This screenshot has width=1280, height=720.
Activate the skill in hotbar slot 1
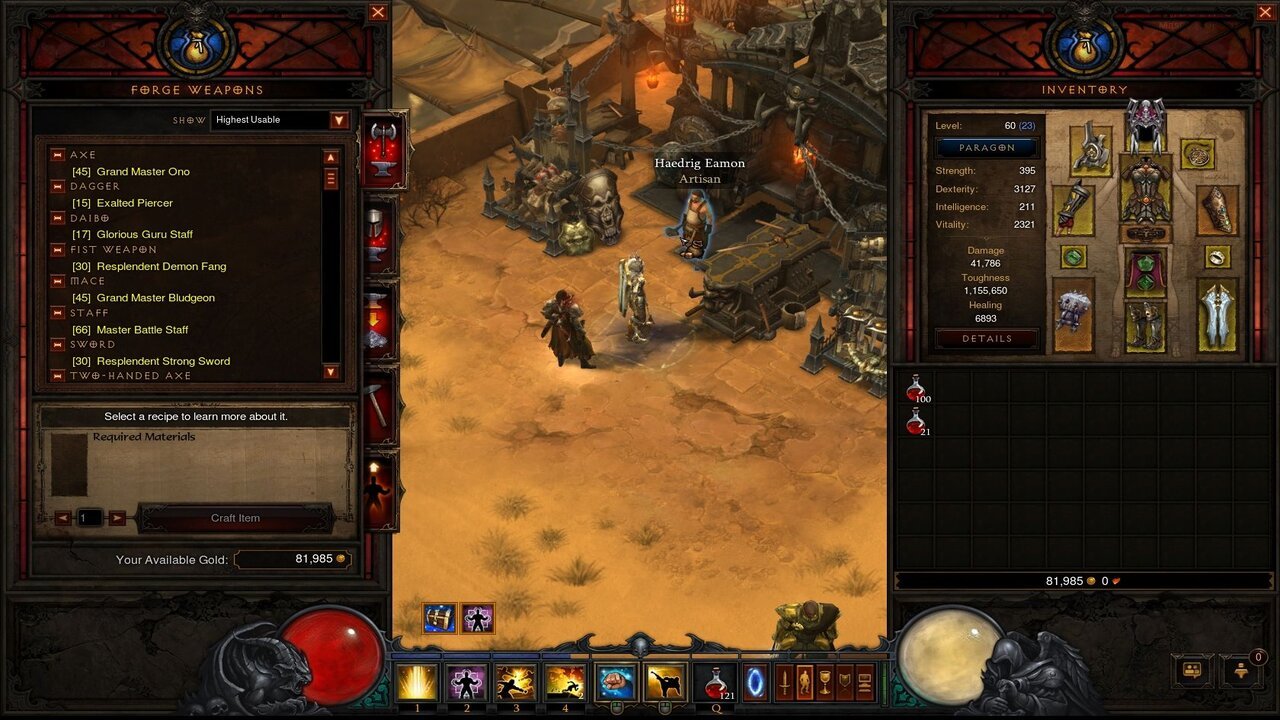pyautogui.click(x=417, y=682)
